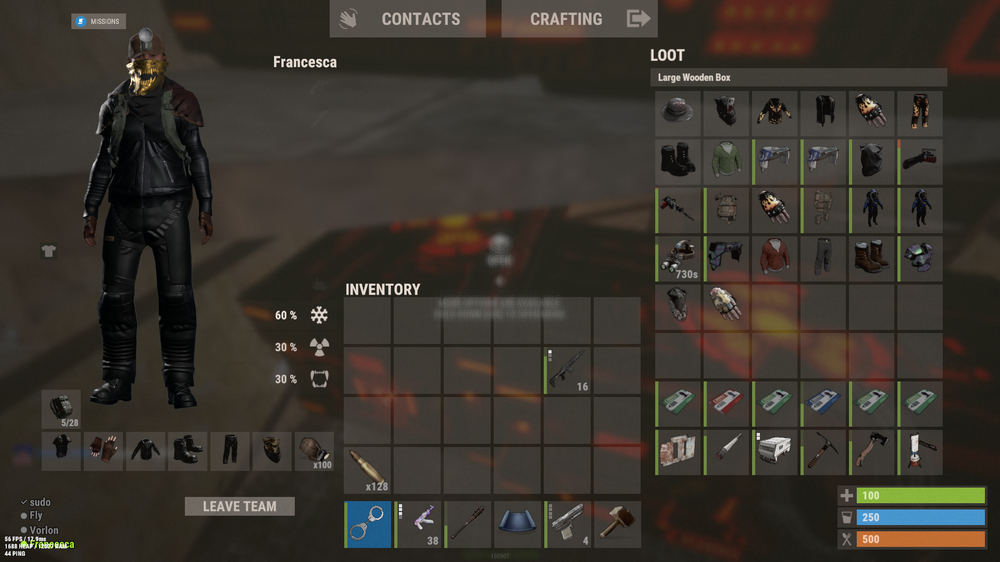Take the red hoodie from the box
This screenshot has width=1000, height=562.
(775, 258)
